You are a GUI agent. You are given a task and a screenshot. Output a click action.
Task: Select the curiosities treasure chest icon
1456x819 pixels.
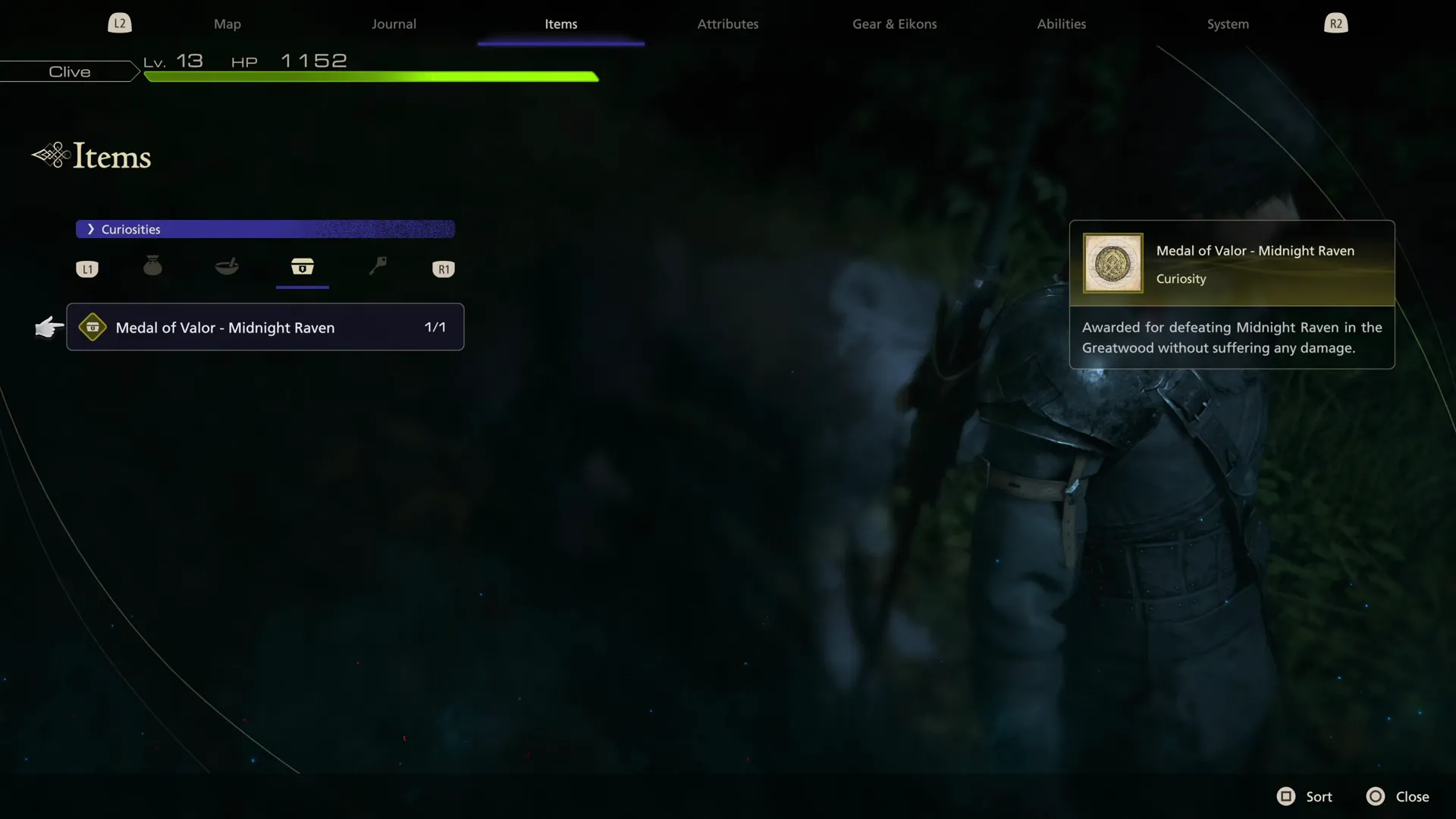[303, 268]
